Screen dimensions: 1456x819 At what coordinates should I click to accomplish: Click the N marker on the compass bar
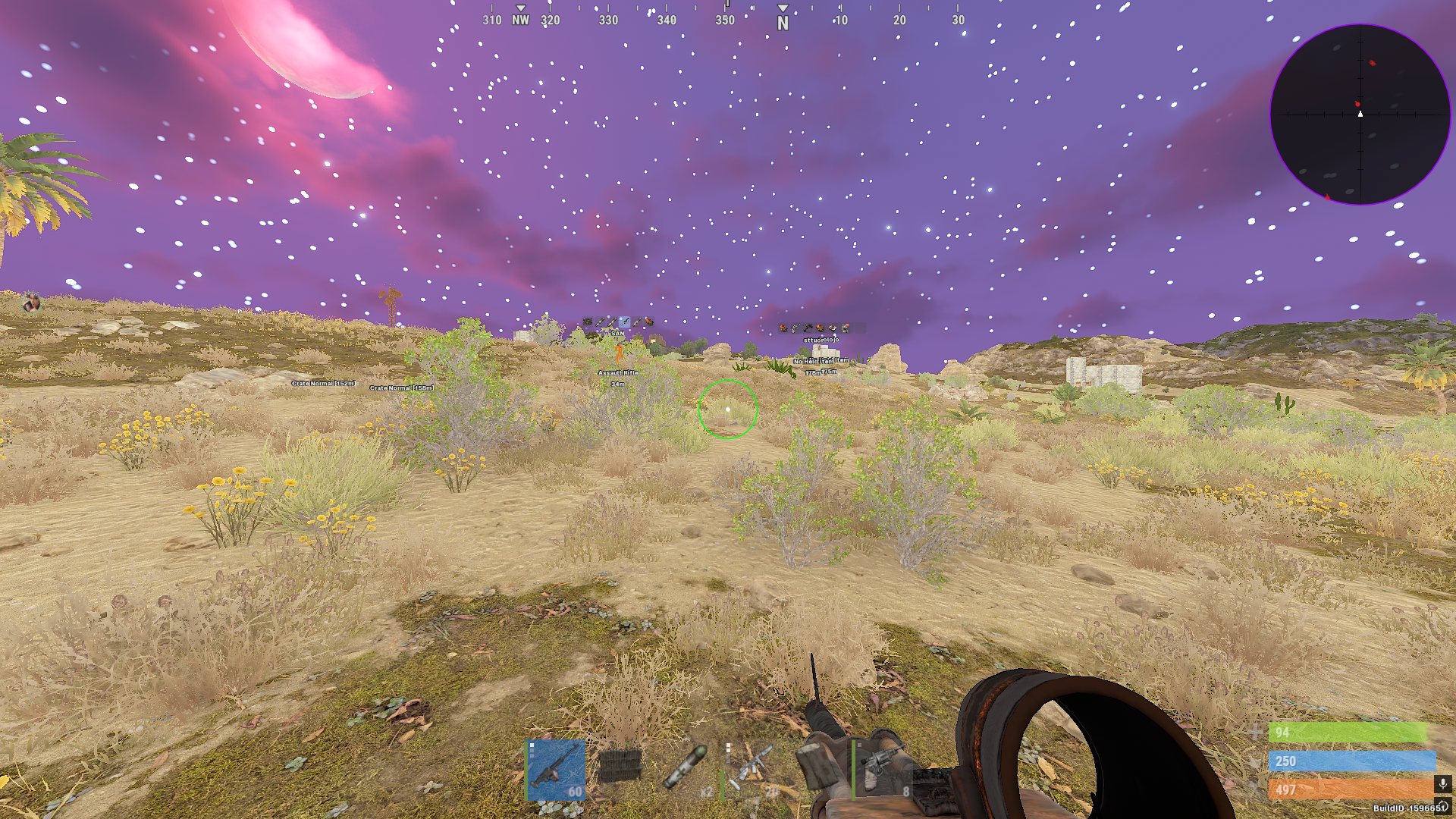pos(782,23)
